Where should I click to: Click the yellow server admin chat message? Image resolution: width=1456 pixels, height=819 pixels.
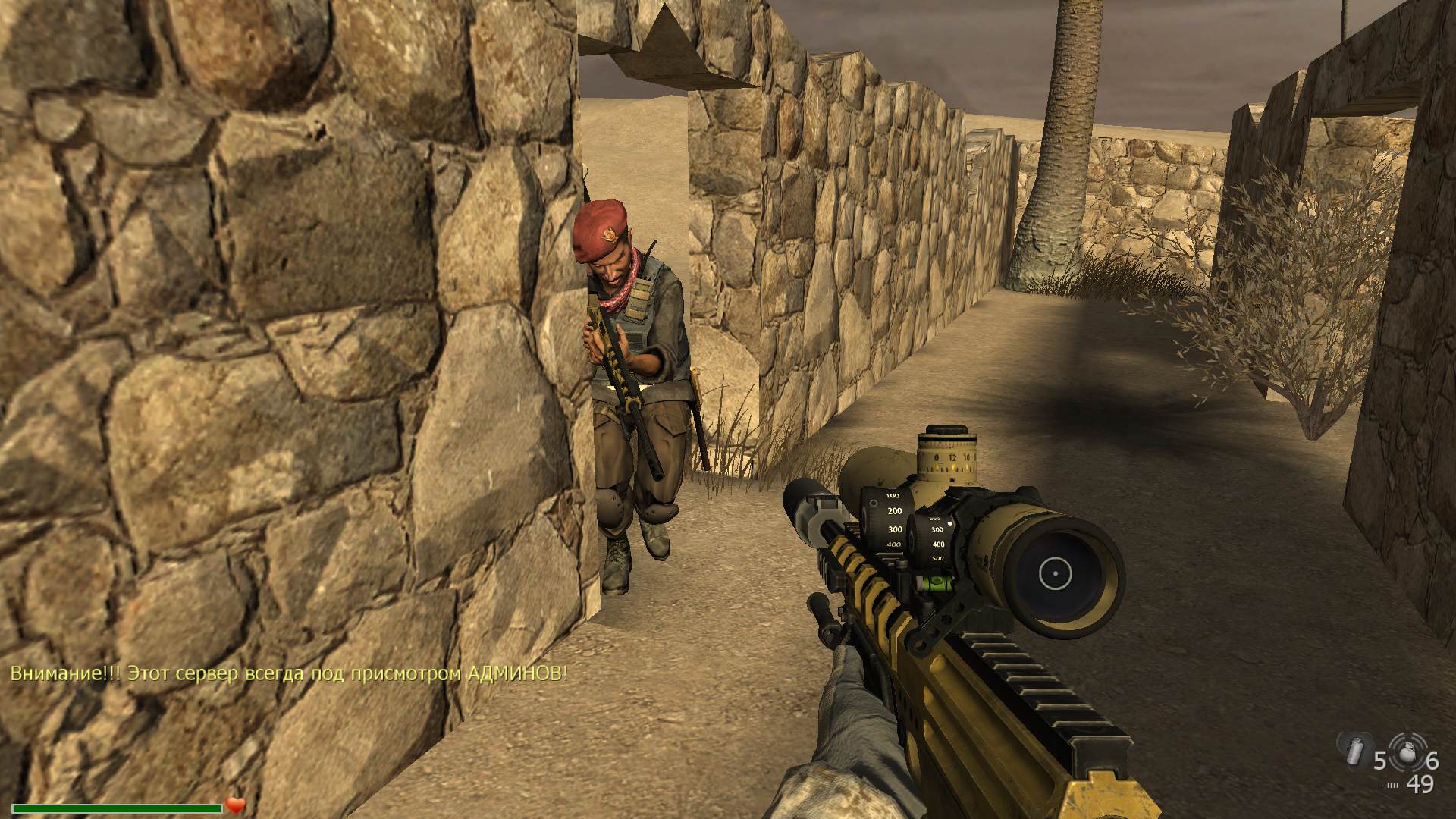288,674
